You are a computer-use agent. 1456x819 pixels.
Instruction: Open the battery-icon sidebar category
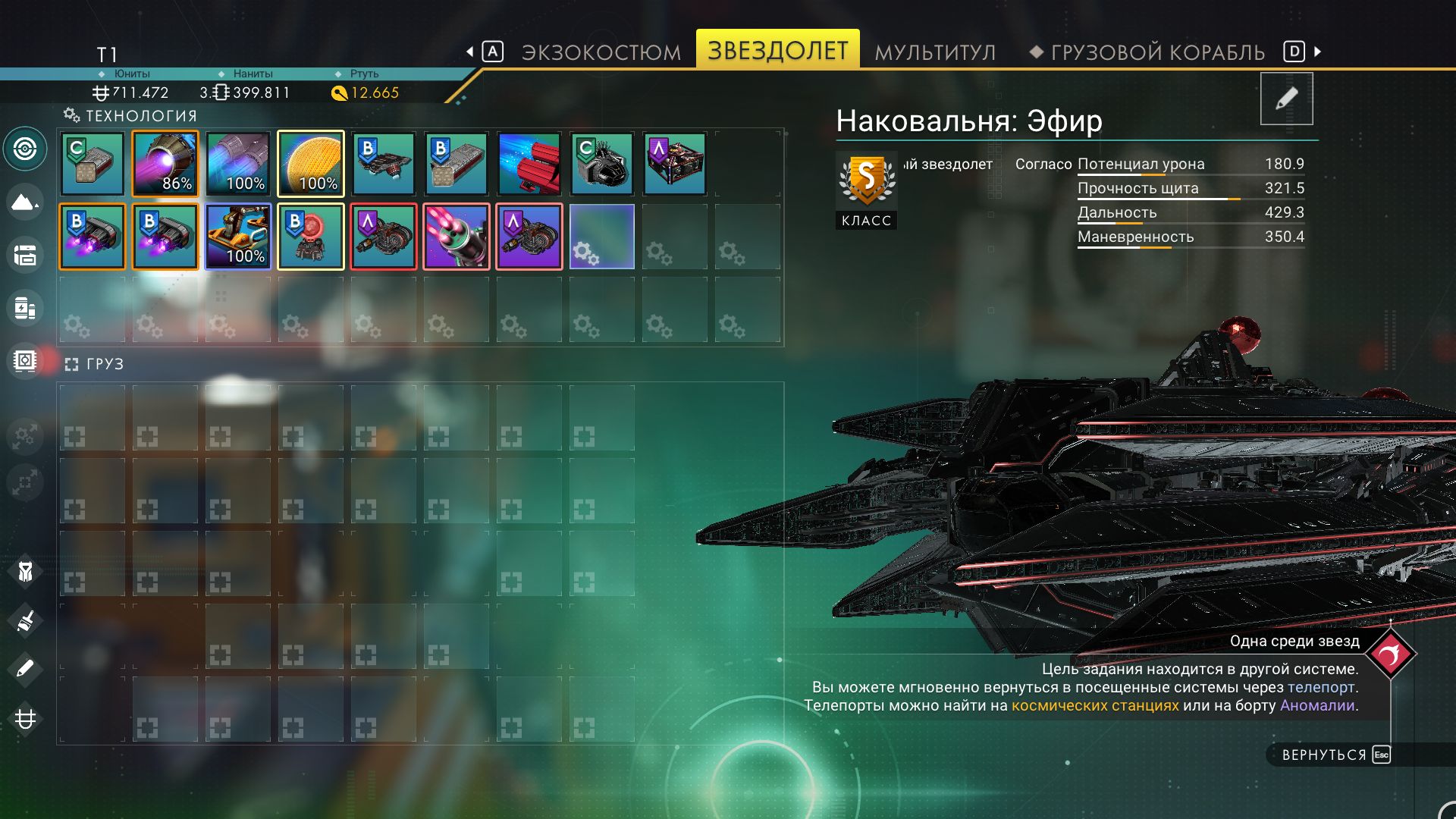pyautogui.click(x=25, y=309)
